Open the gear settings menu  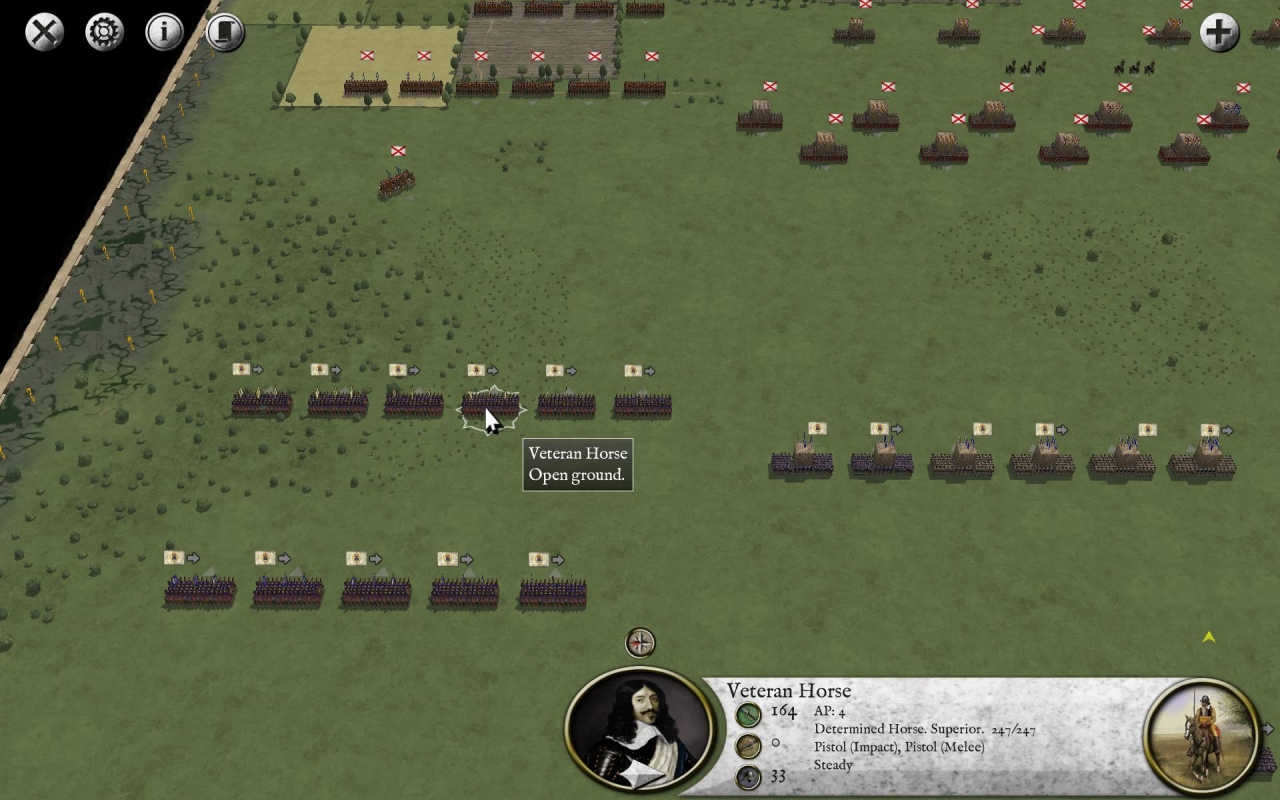104,32
